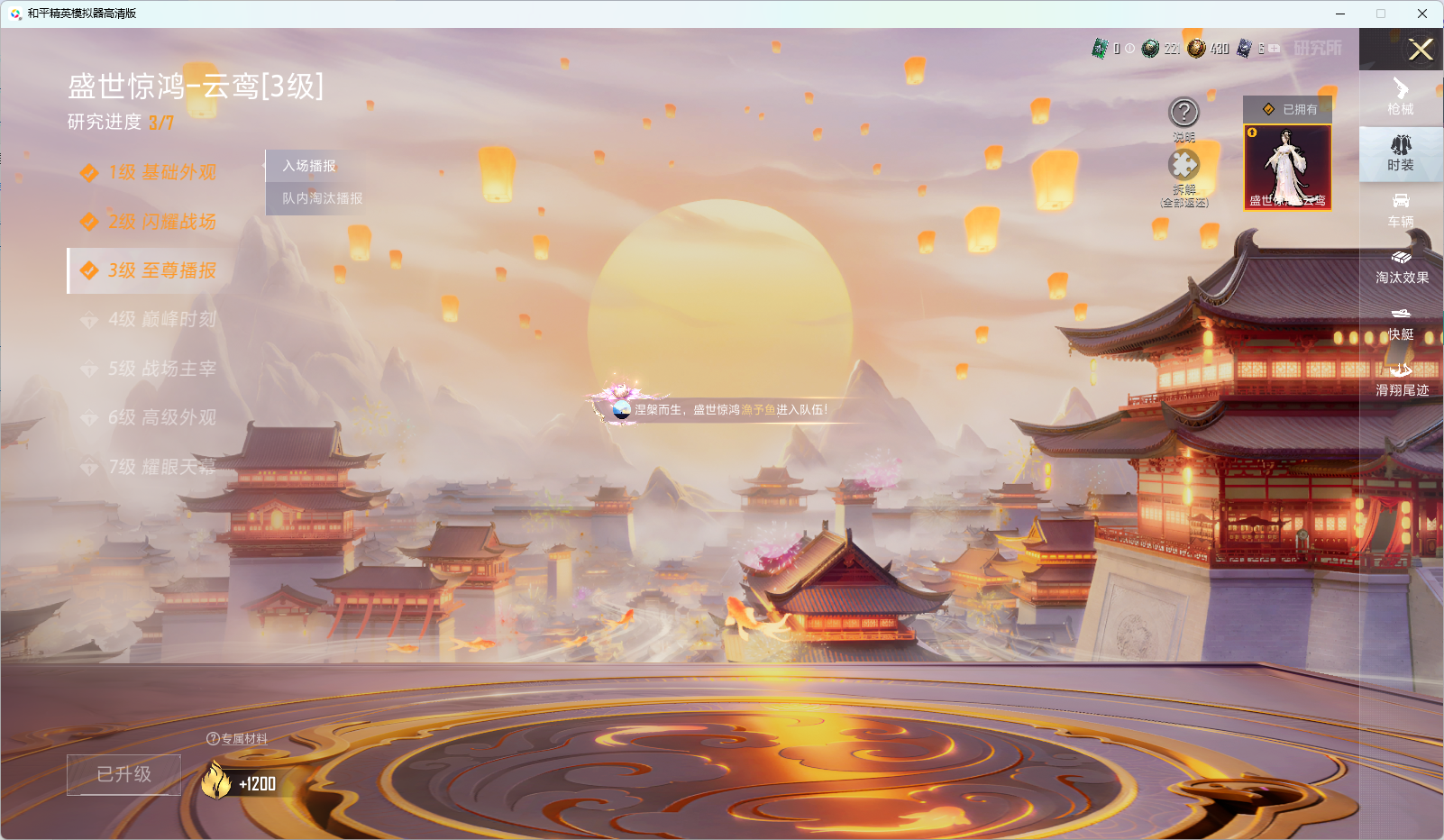Select the 枪械 (firearms) category icon
This screenshot has width=1444, height=840.
click(1400, 97)
